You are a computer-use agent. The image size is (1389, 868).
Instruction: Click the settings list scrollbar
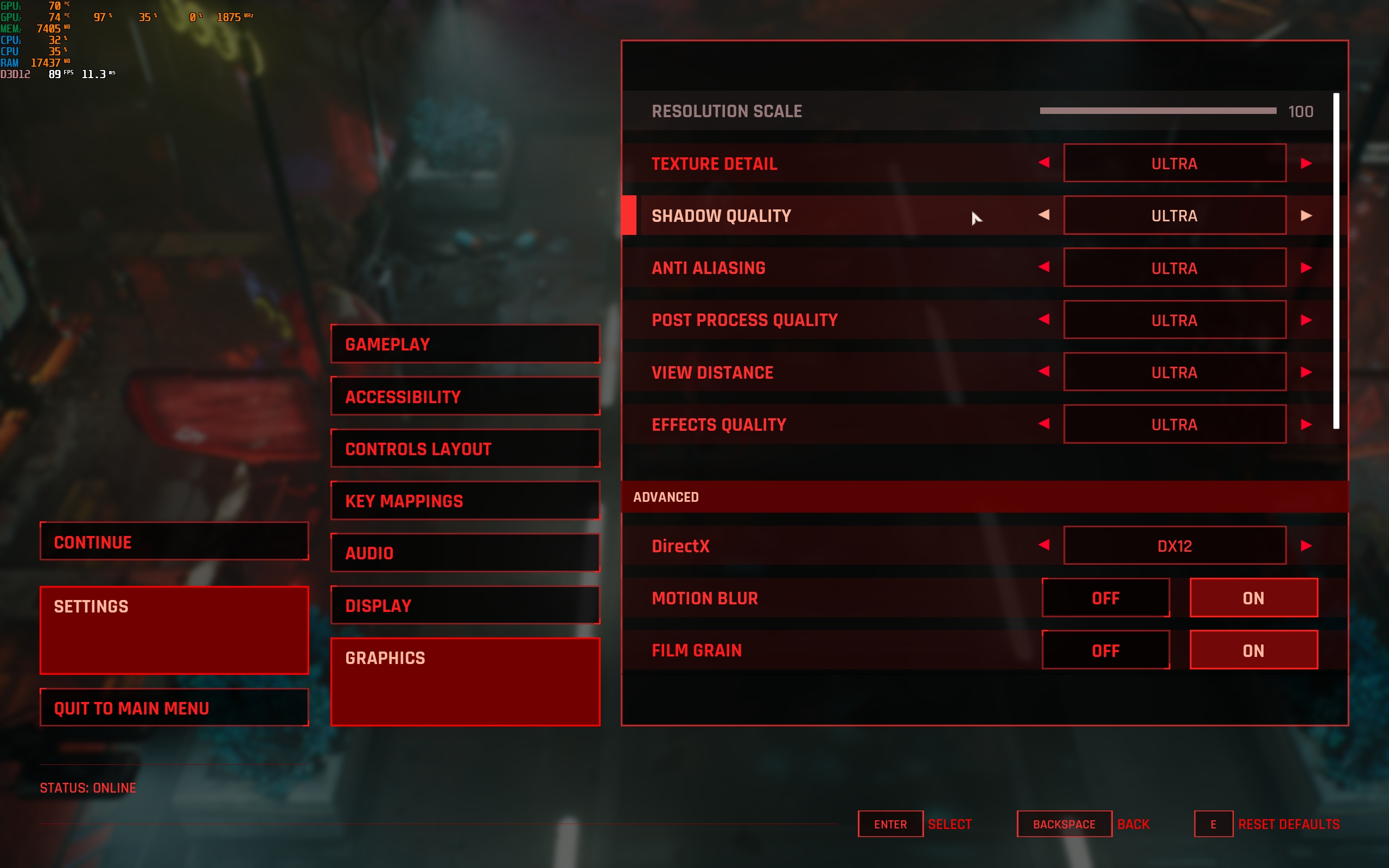pos(1336,260)
